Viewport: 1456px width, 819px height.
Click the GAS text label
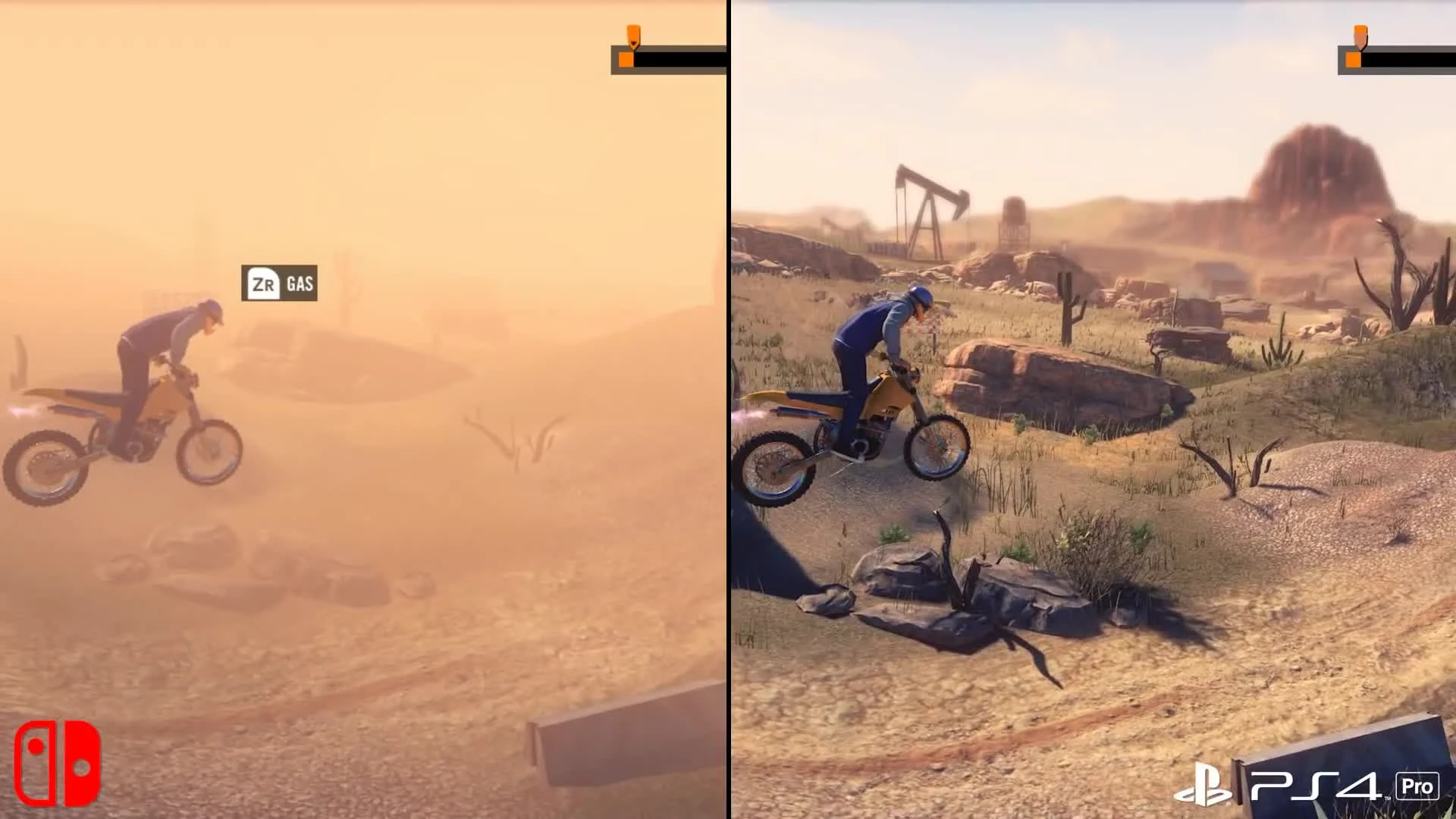299,286
